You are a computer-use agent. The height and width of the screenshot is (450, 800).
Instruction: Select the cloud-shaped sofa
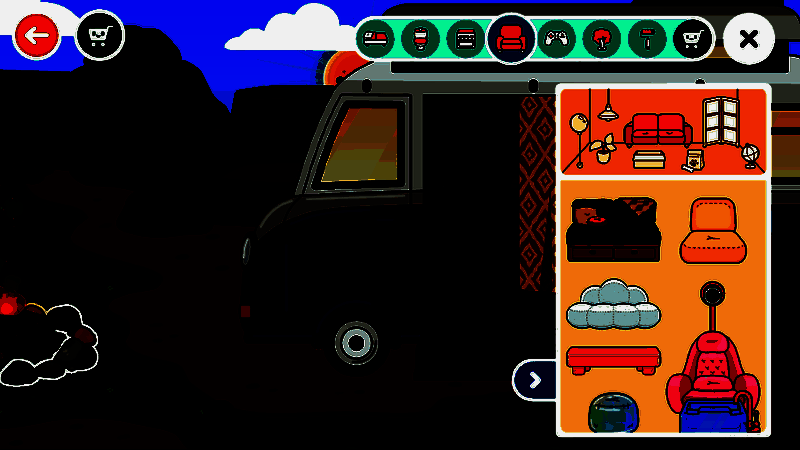[x=613, y=305]
